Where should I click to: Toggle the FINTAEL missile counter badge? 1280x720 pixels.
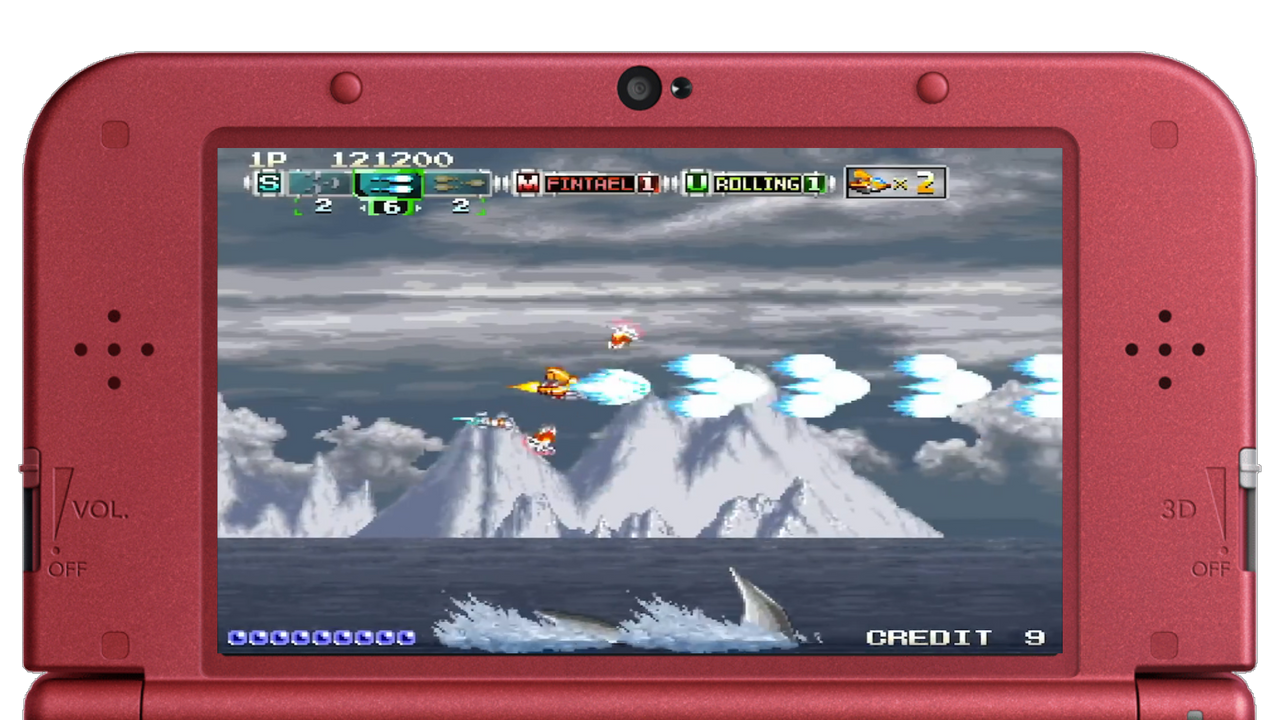647,183
